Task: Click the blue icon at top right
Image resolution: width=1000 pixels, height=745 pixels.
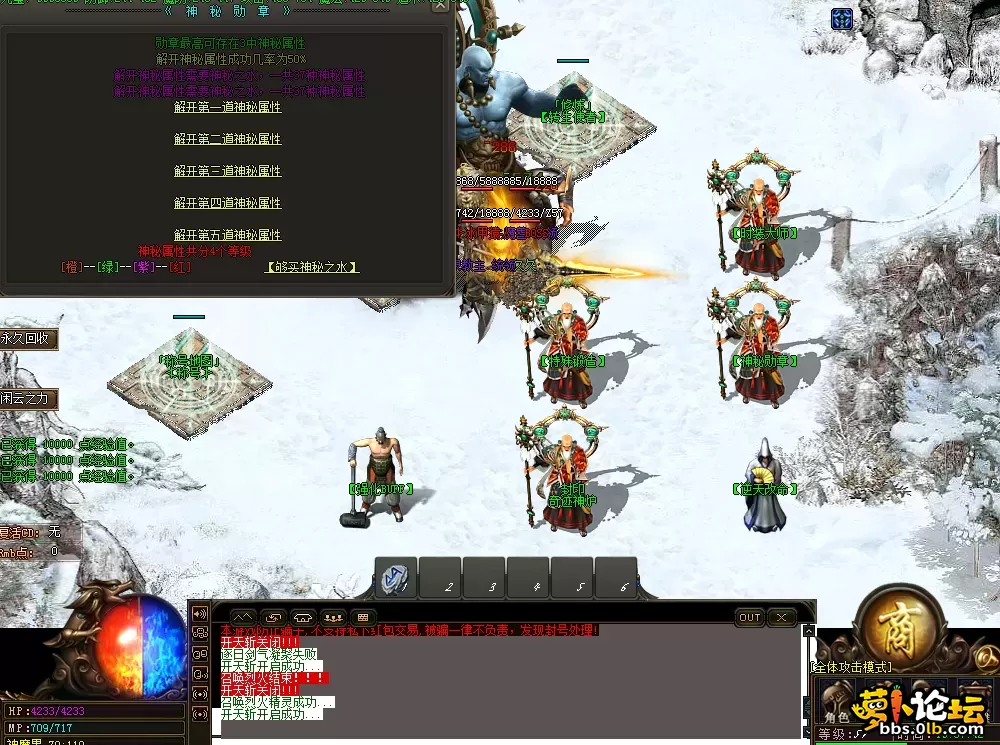Action: (842, 19)
